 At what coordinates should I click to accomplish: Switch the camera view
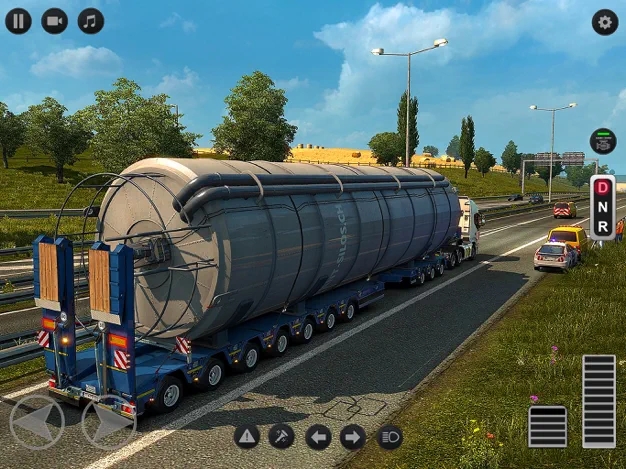pyautogui.click(x=55, y=21)
